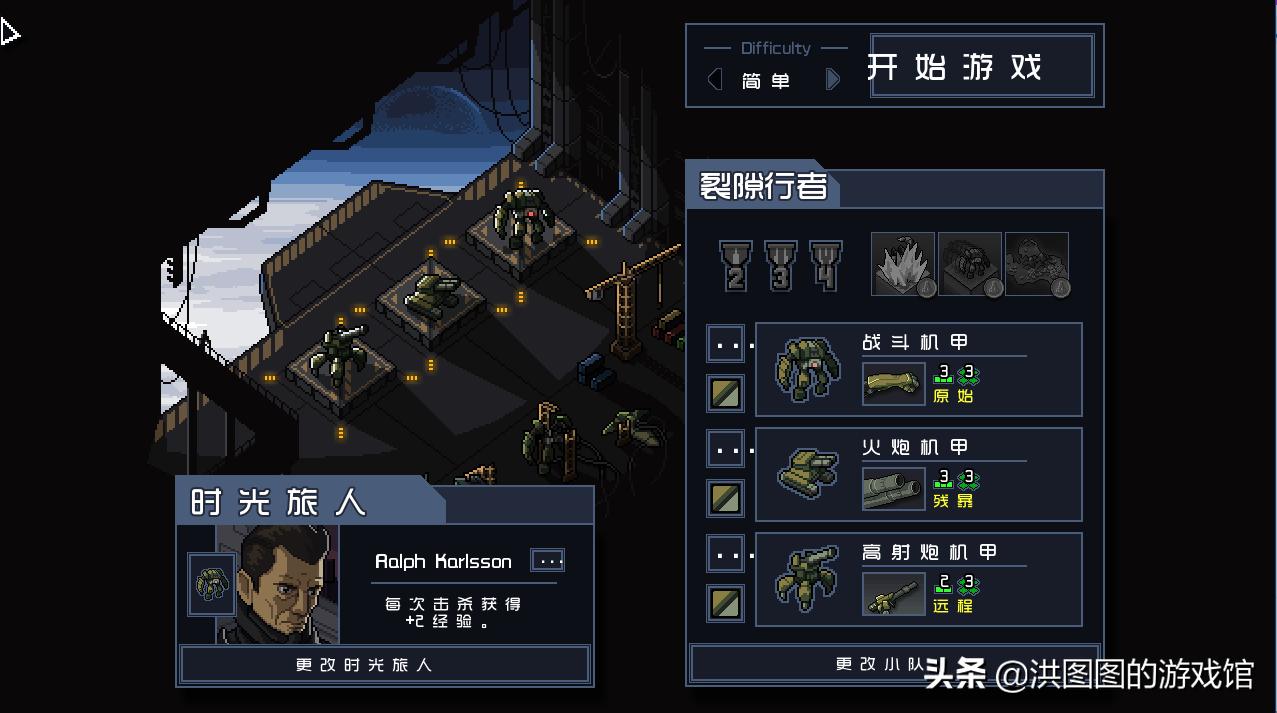Click the 火炮机甲 rename ellipsis button
The image size is (1277, 713).
[x=725, y=449]
